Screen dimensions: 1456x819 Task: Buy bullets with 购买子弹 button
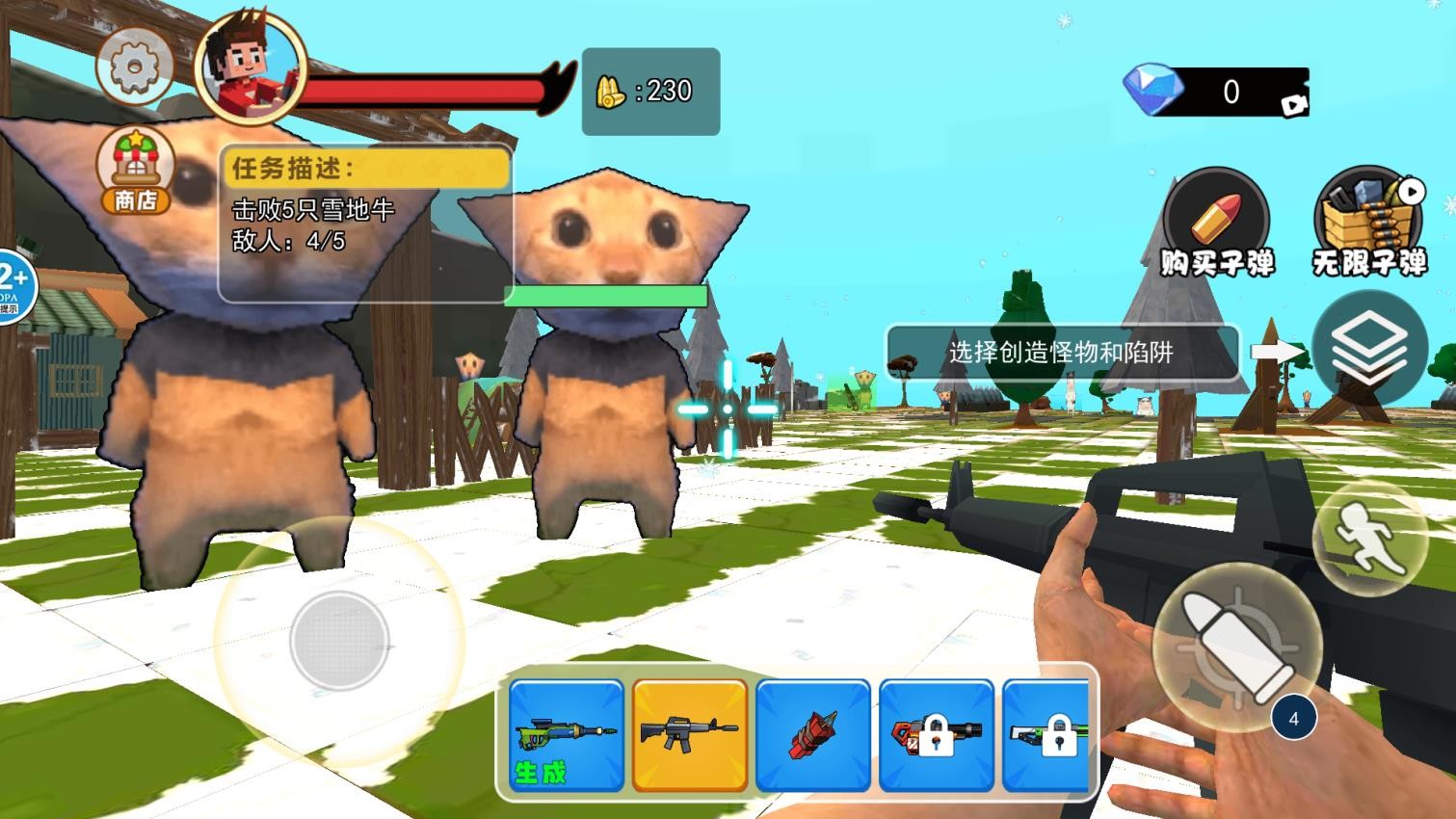pyautogui.click(x=1215, y=223)
